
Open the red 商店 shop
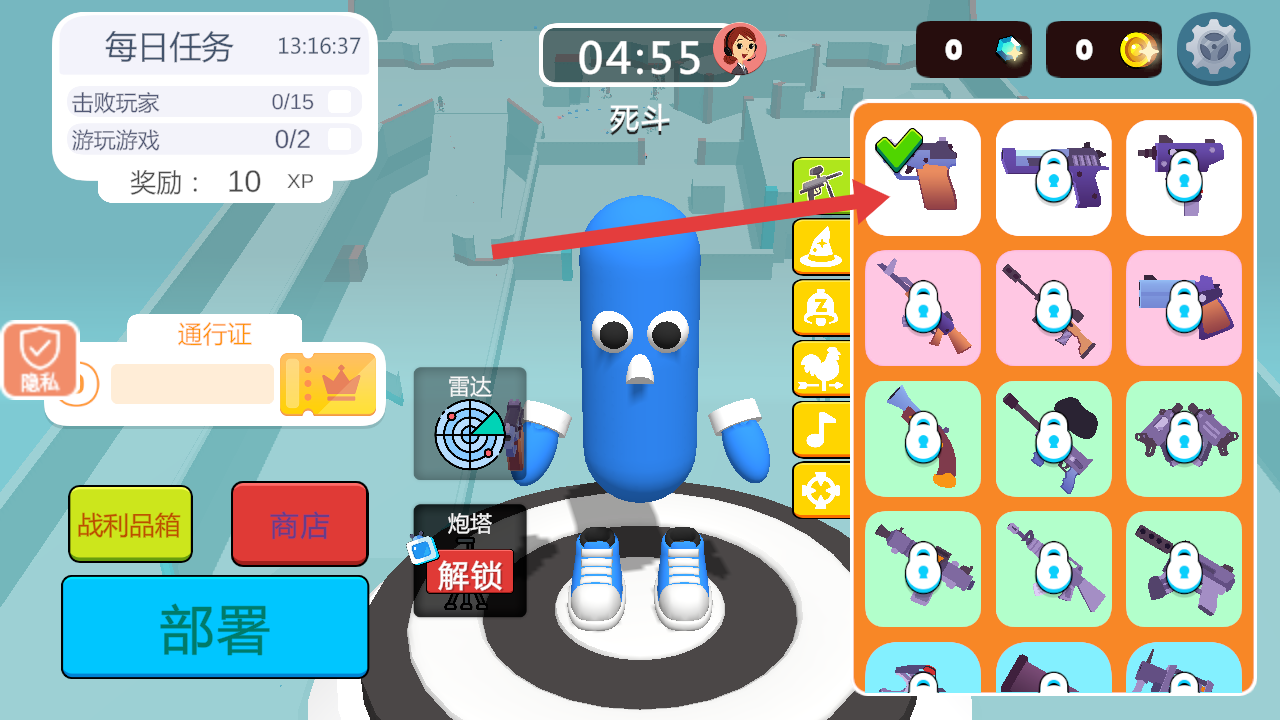(x=299, y=523)
